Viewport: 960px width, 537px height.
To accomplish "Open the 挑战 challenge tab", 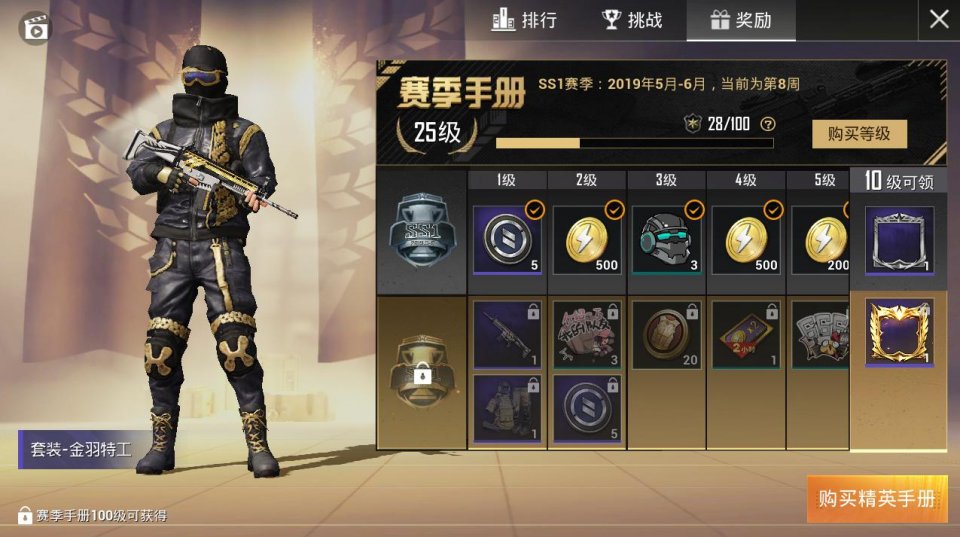I will [632, 20].
